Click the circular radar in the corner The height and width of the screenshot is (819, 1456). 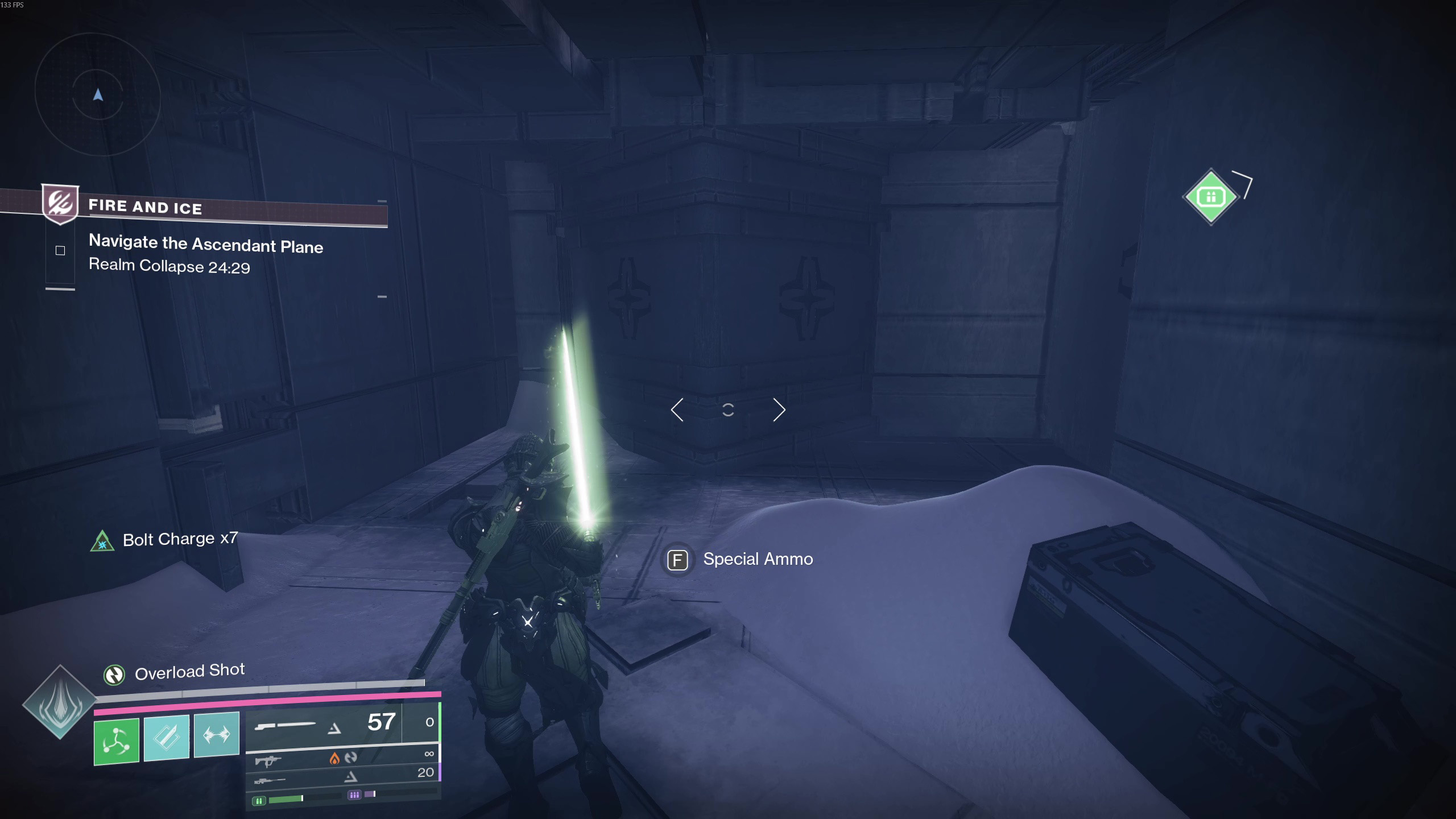98,95
